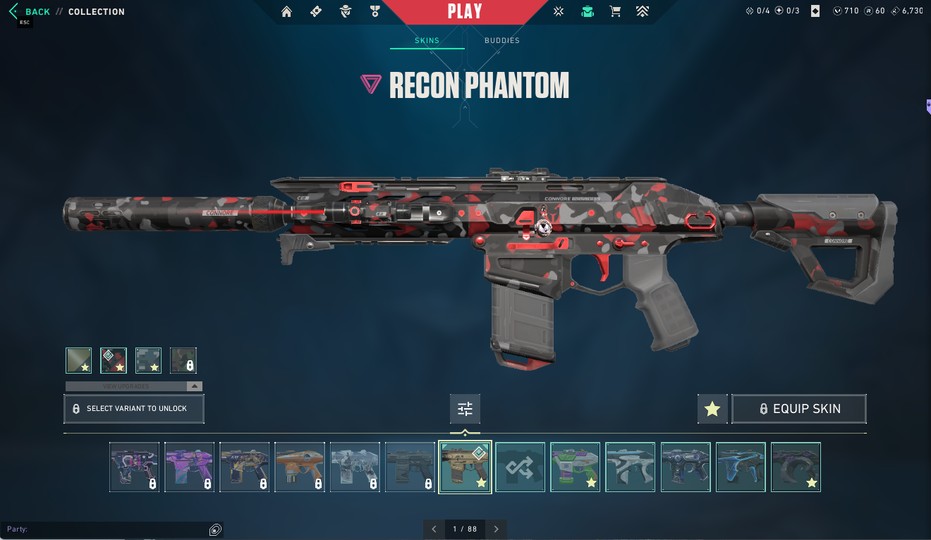The width and height of the screenshot is (931, 540).
Task: Choose the locked fourth variant swatch
Action: click(x=183, y=360)
